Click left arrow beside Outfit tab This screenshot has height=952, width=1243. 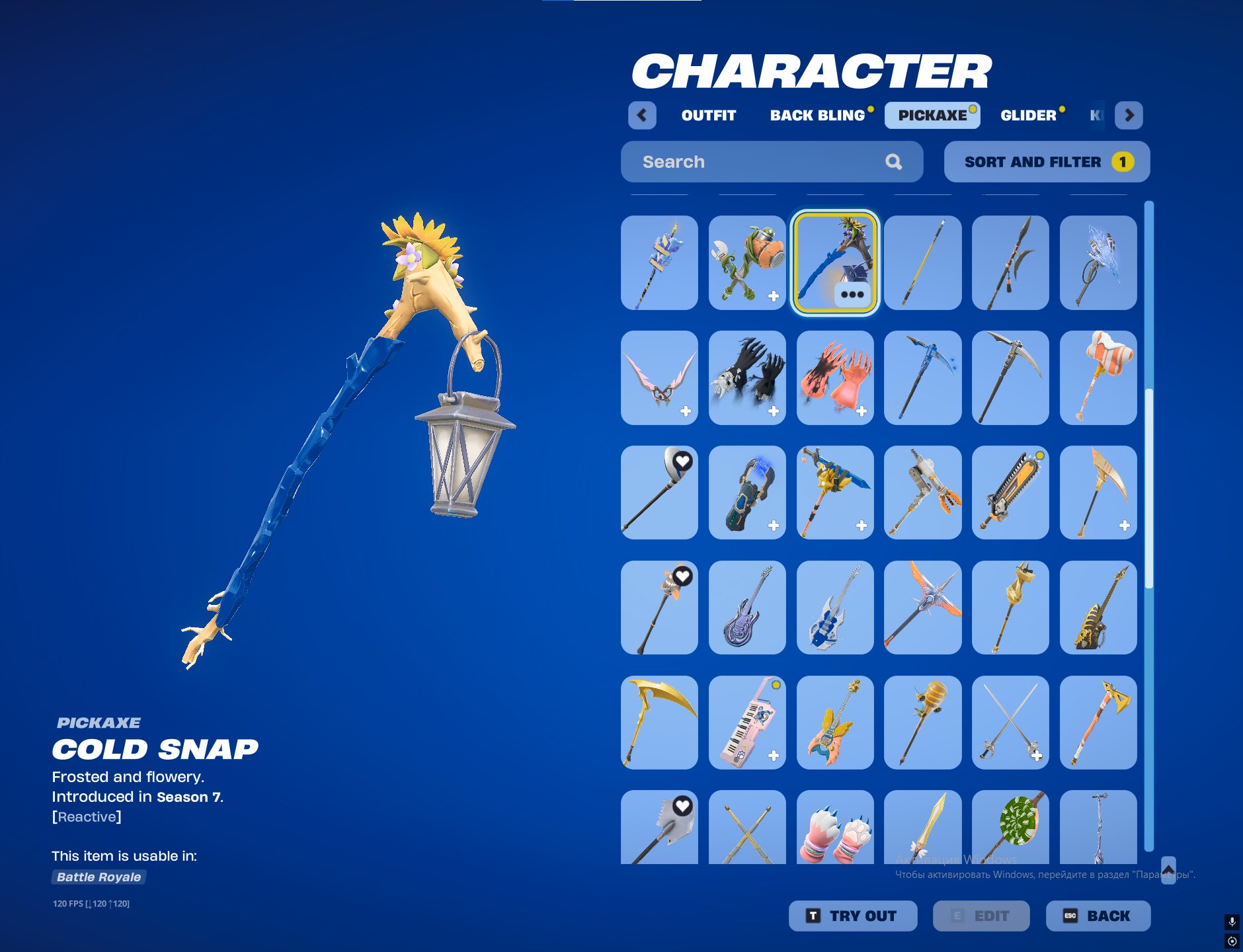point(642,115)
